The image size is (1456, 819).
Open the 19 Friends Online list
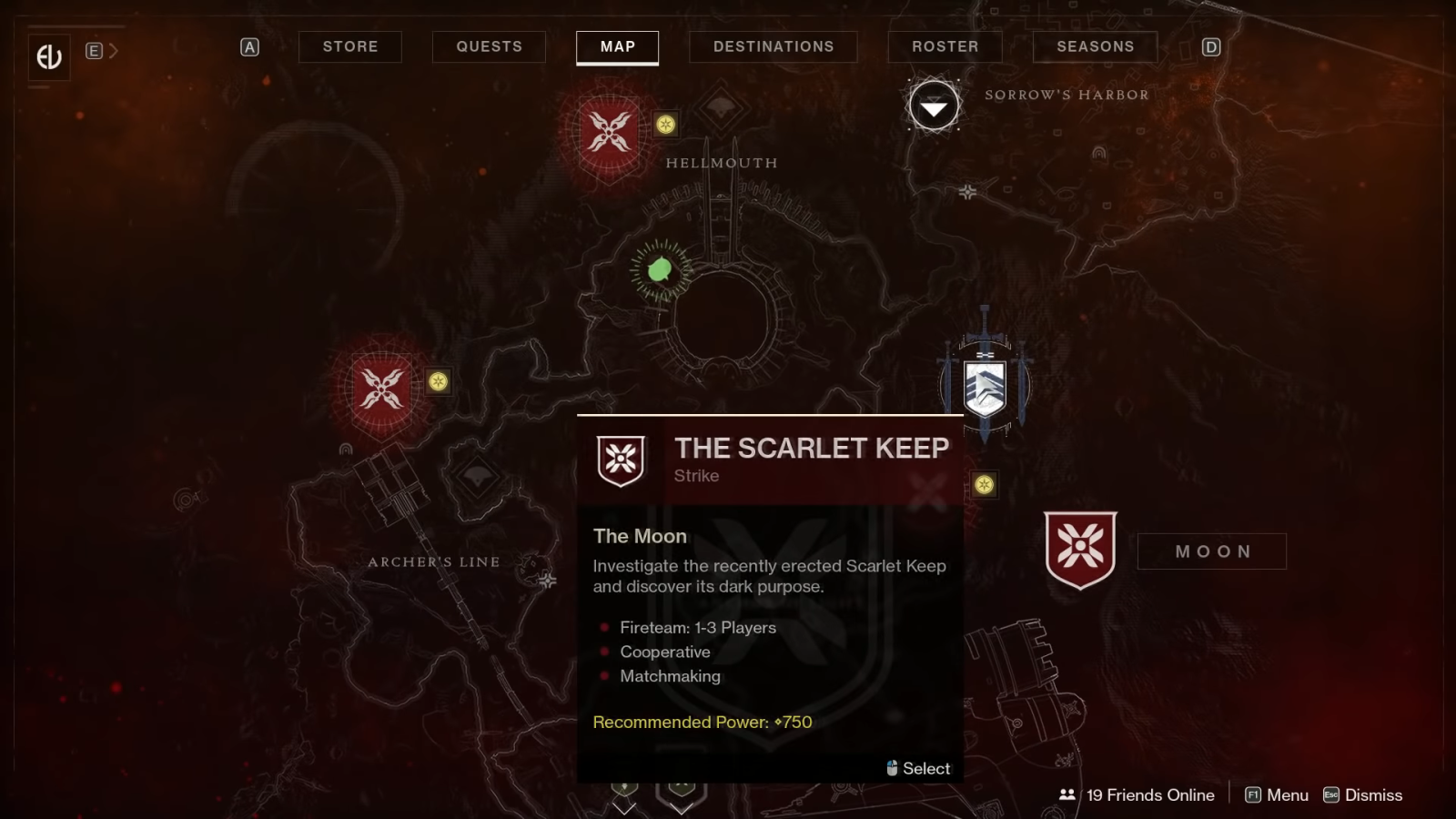1137,794
